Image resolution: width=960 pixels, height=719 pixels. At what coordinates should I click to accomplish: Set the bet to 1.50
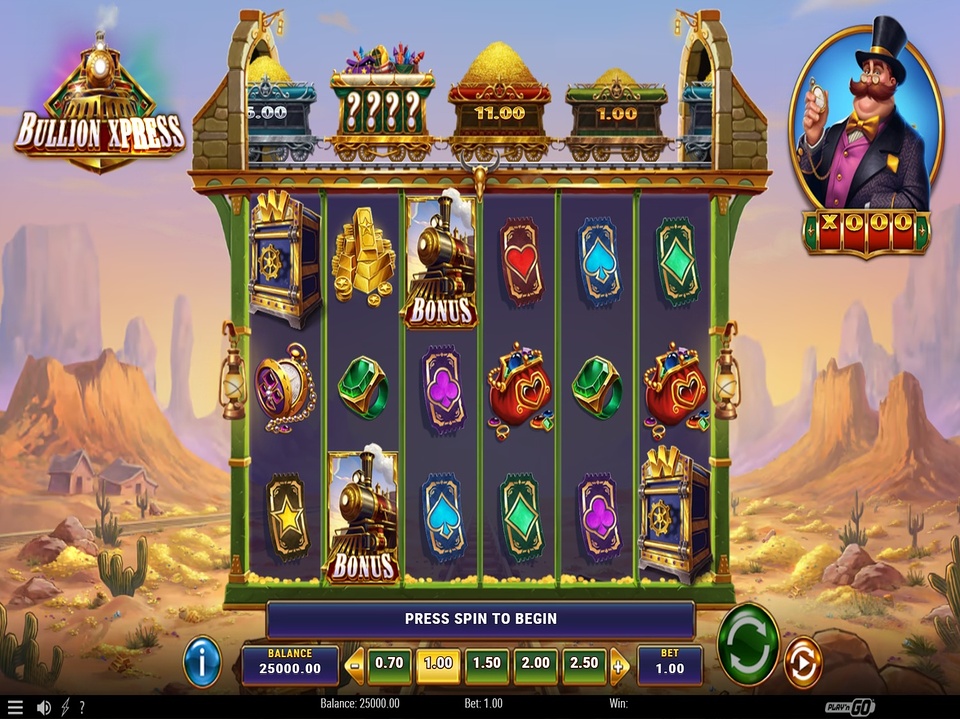click(487, 663)
